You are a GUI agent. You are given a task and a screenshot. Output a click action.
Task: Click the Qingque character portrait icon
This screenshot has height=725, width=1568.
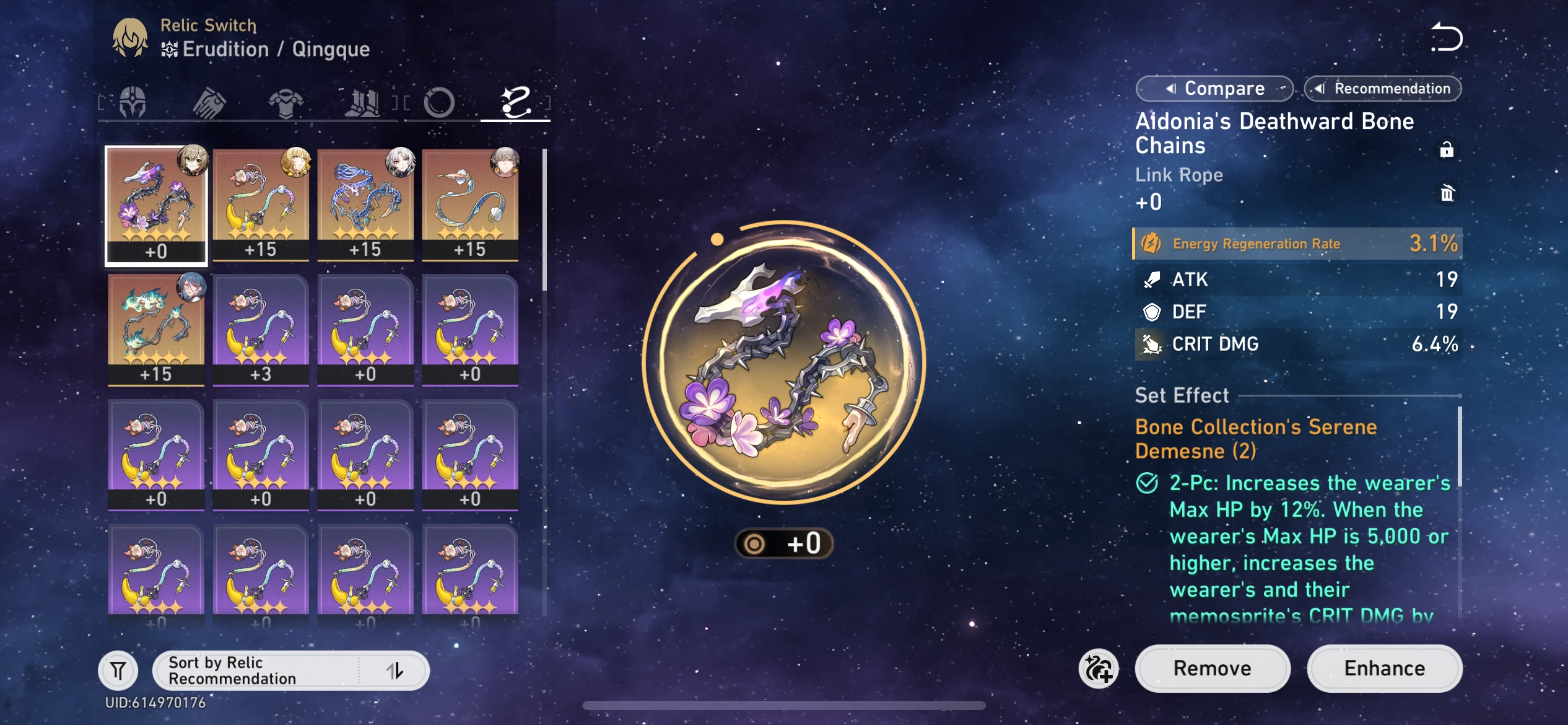click(x=131, y=37)
